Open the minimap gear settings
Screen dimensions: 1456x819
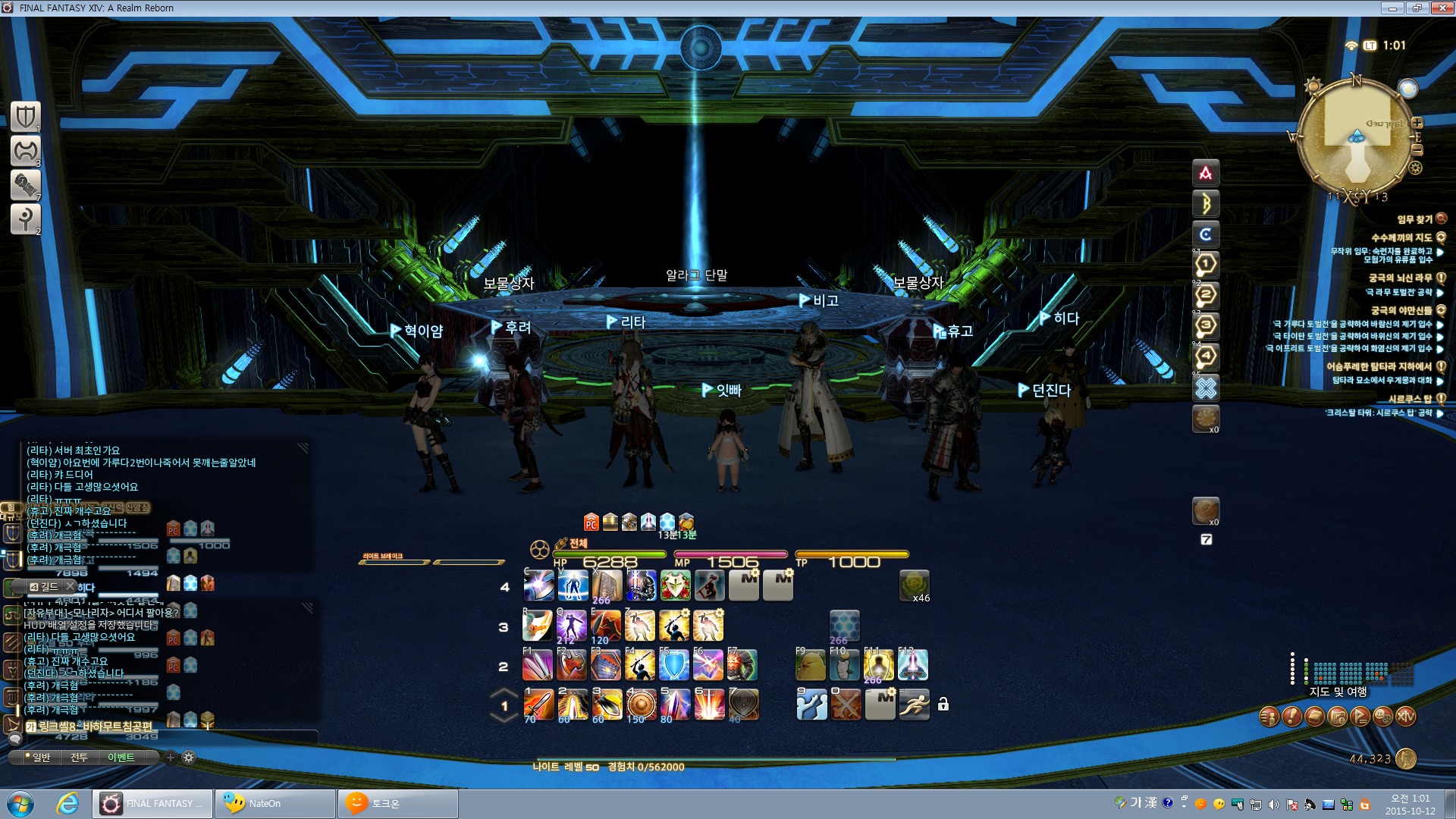(x=1415, y=168)
